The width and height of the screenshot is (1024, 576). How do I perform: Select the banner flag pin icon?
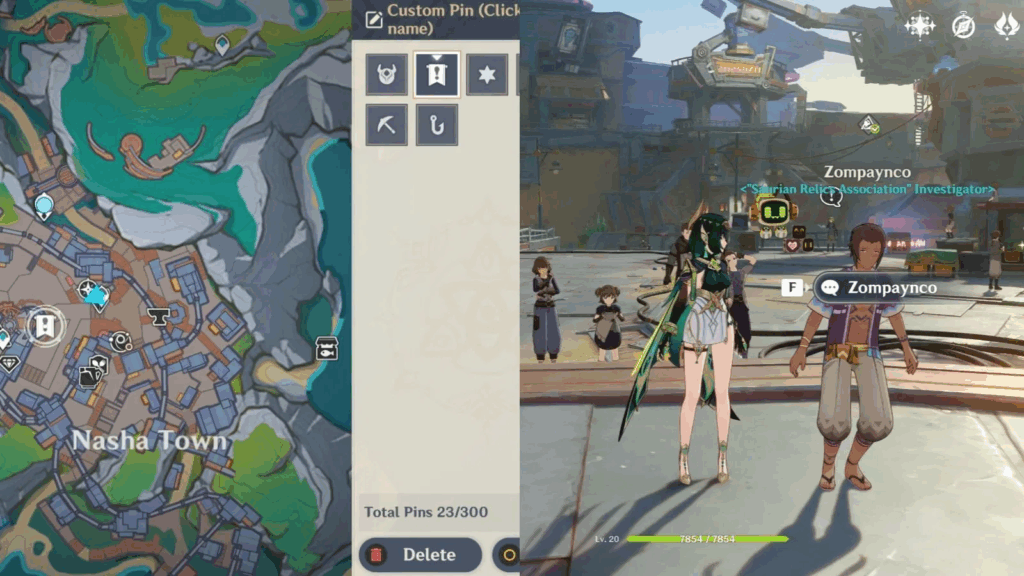[437, 75]
